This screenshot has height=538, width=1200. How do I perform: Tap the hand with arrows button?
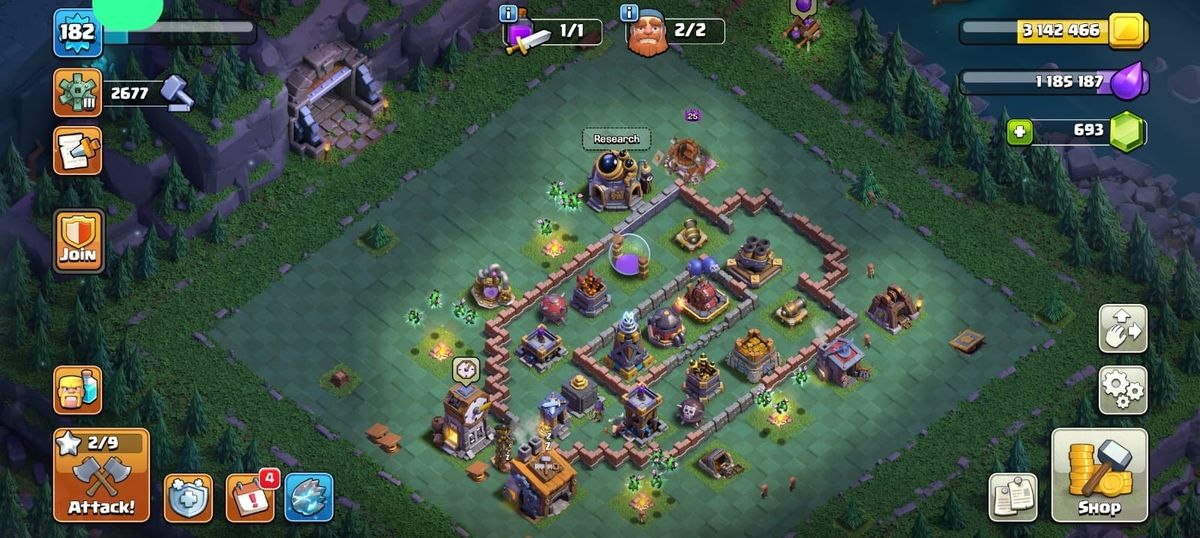1123,329
